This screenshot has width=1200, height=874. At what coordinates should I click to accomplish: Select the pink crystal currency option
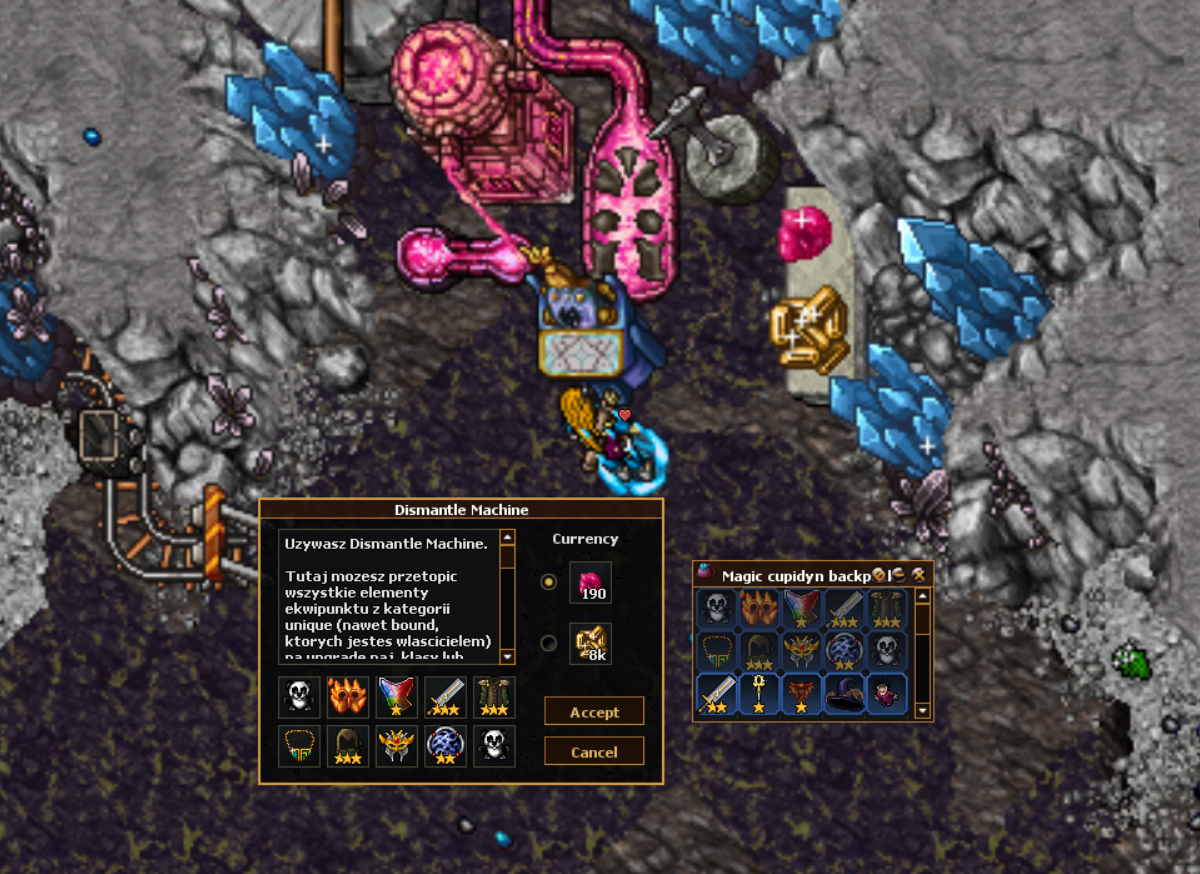(x=549, y=582)
